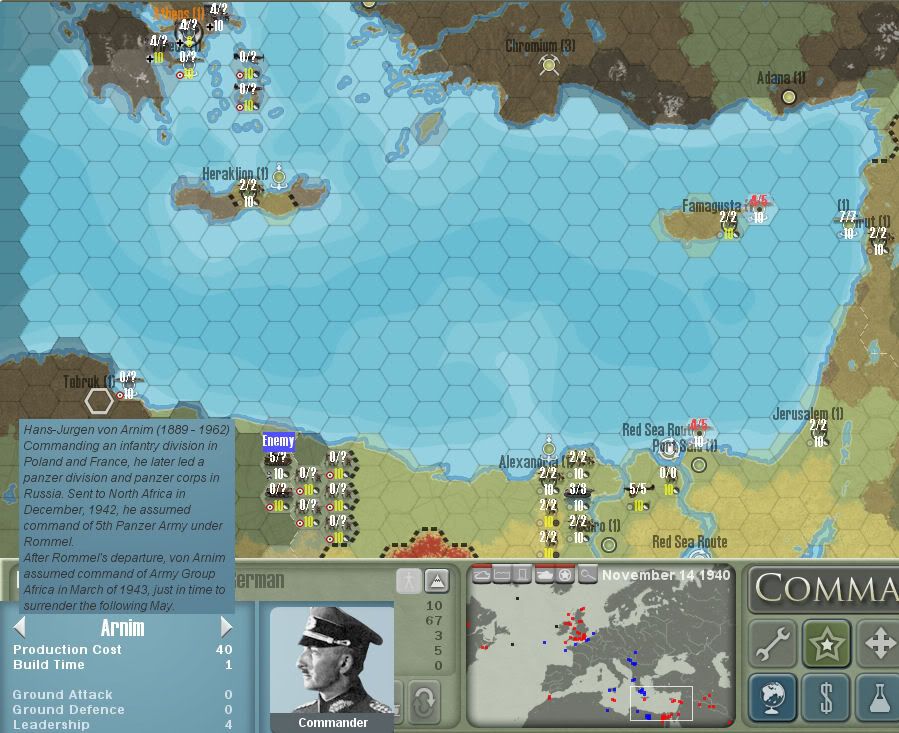The width and height of the screenshot is (899, 733).
Task: Toggle the standing figure icon button
Action: tap(408, 581)
